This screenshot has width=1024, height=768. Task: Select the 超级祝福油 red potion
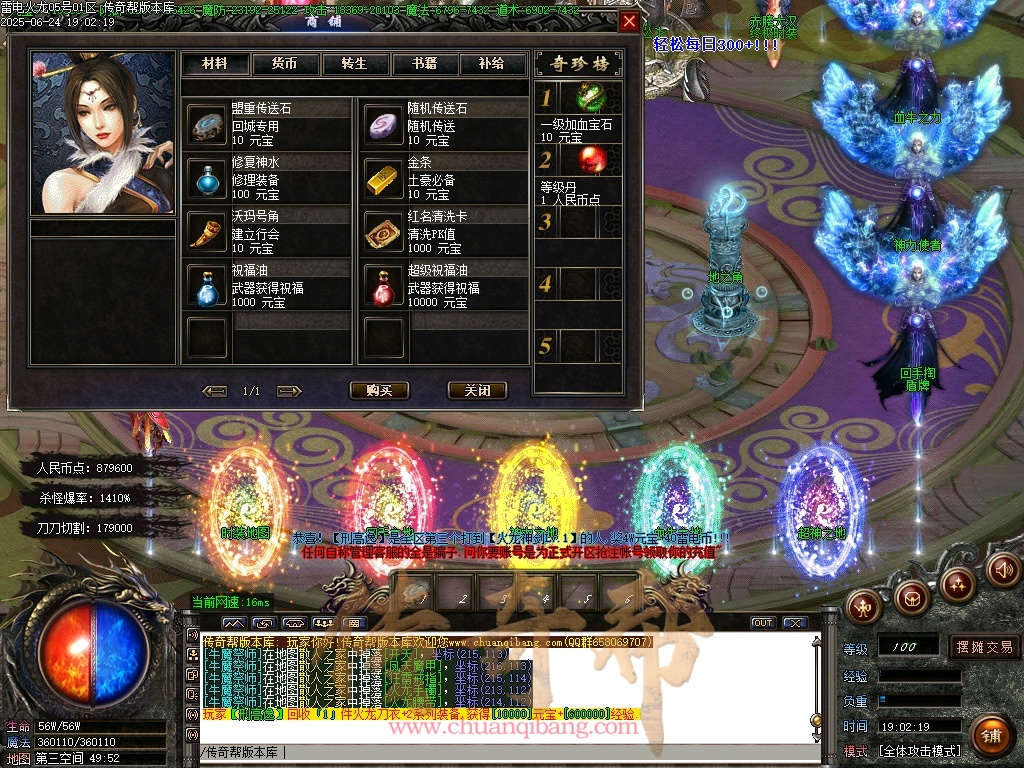[x=384, y=287]
